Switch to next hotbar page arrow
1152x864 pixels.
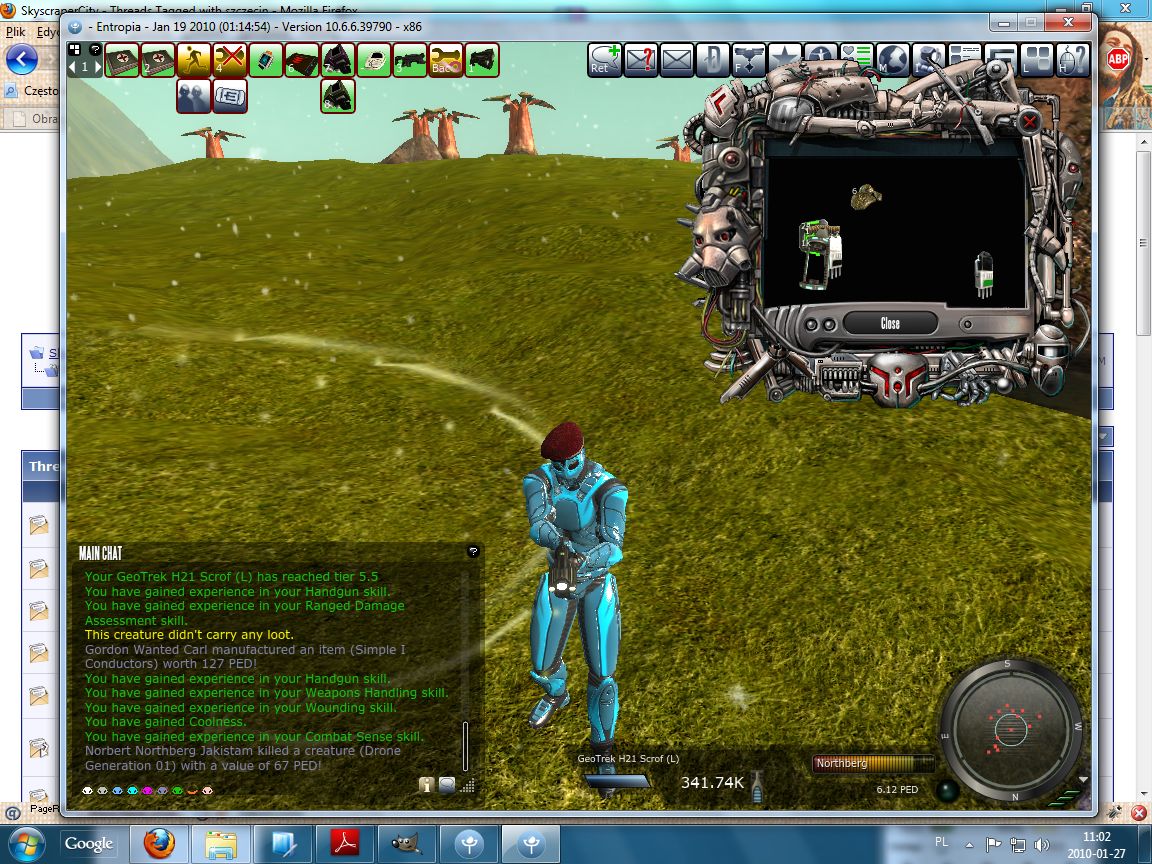(x=97, y=67)
